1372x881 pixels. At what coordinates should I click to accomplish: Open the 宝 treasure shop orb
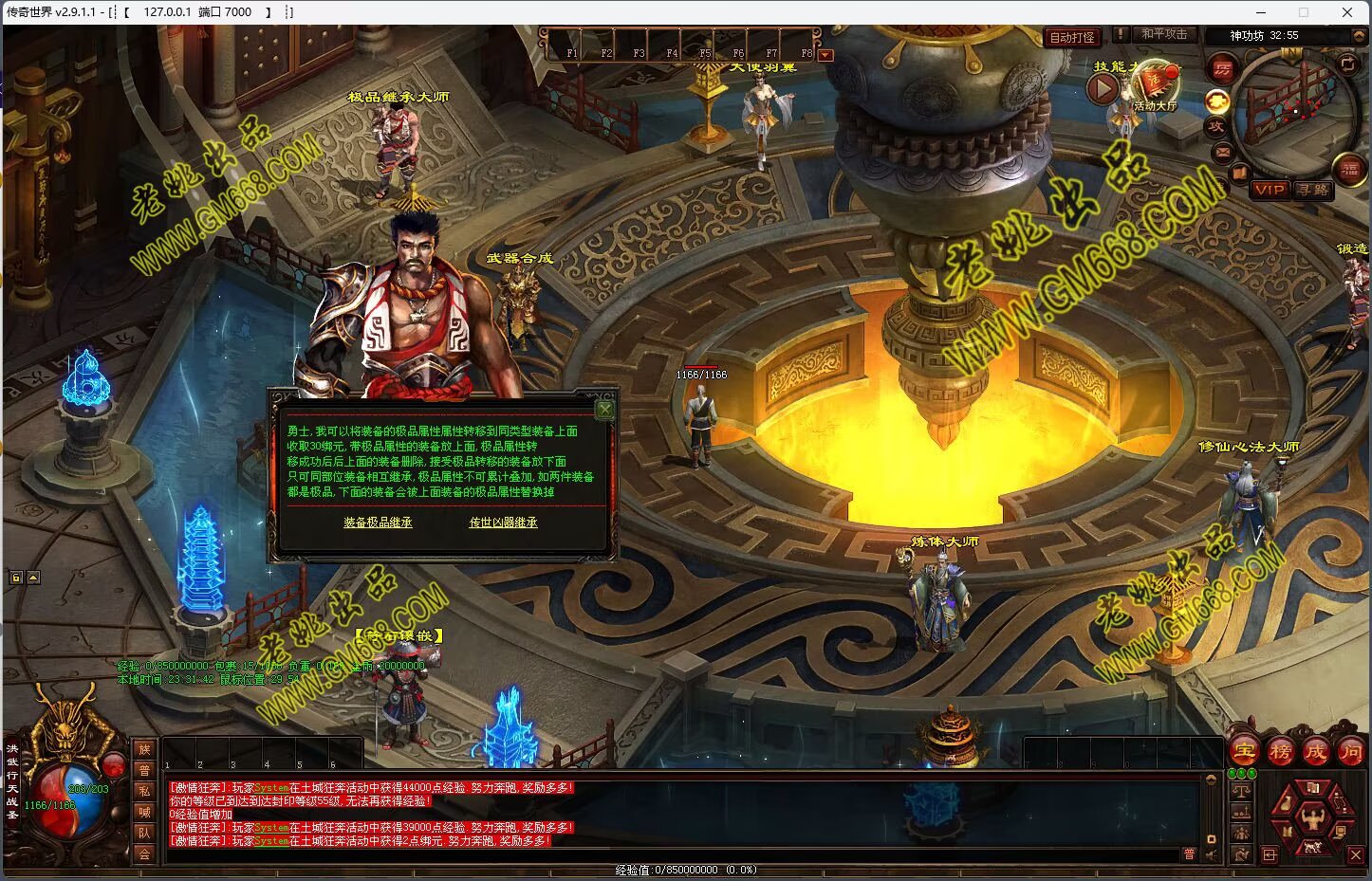click(1245, 751)
